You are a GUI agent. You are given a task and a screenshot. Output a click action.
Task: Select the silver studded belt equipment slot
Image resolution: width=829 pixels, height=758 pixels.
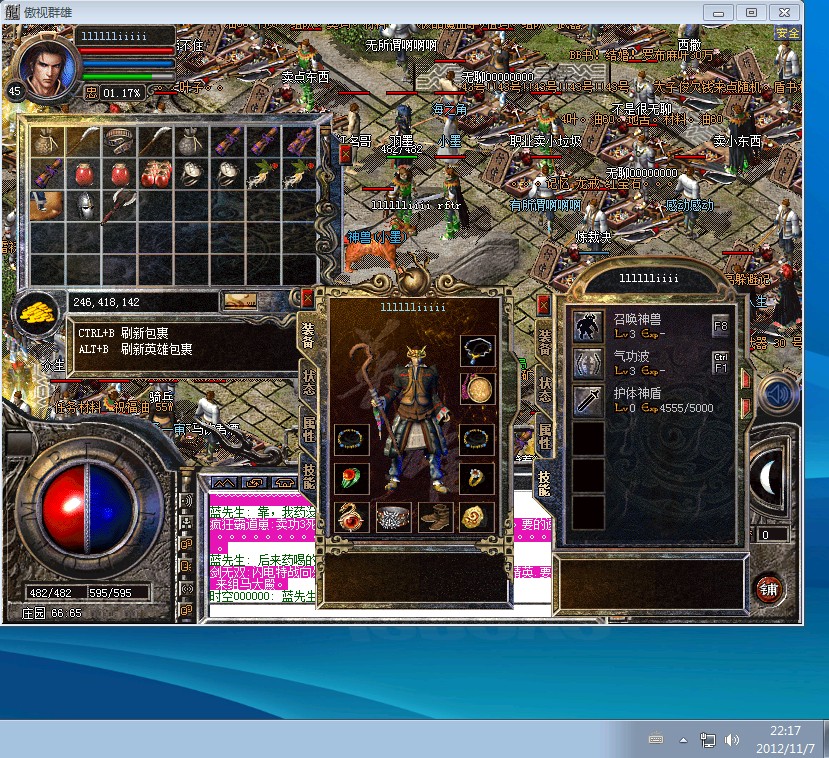tap(393, 516)
